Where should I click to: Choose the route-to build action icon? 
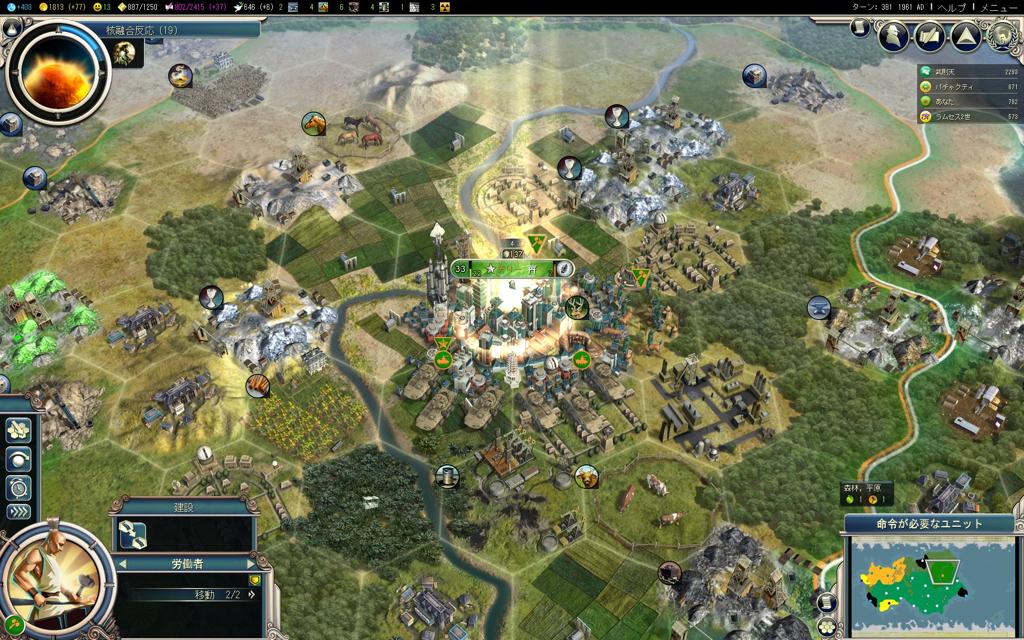pyautogui.click(x=133, y=535)
